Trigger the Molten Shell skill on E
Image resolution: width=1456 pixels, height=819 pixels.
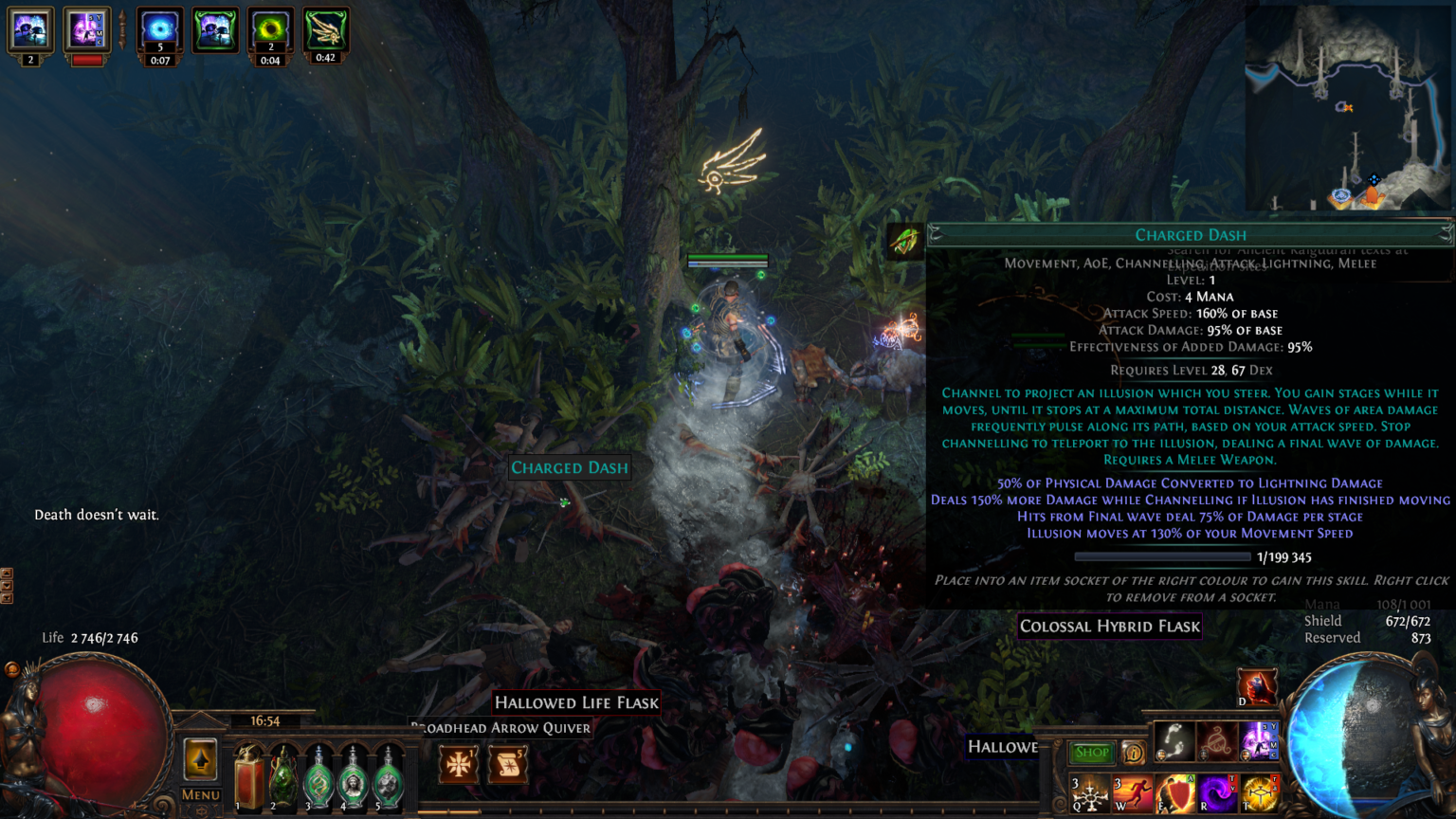pyautogui.click(x=1175, y=792)
